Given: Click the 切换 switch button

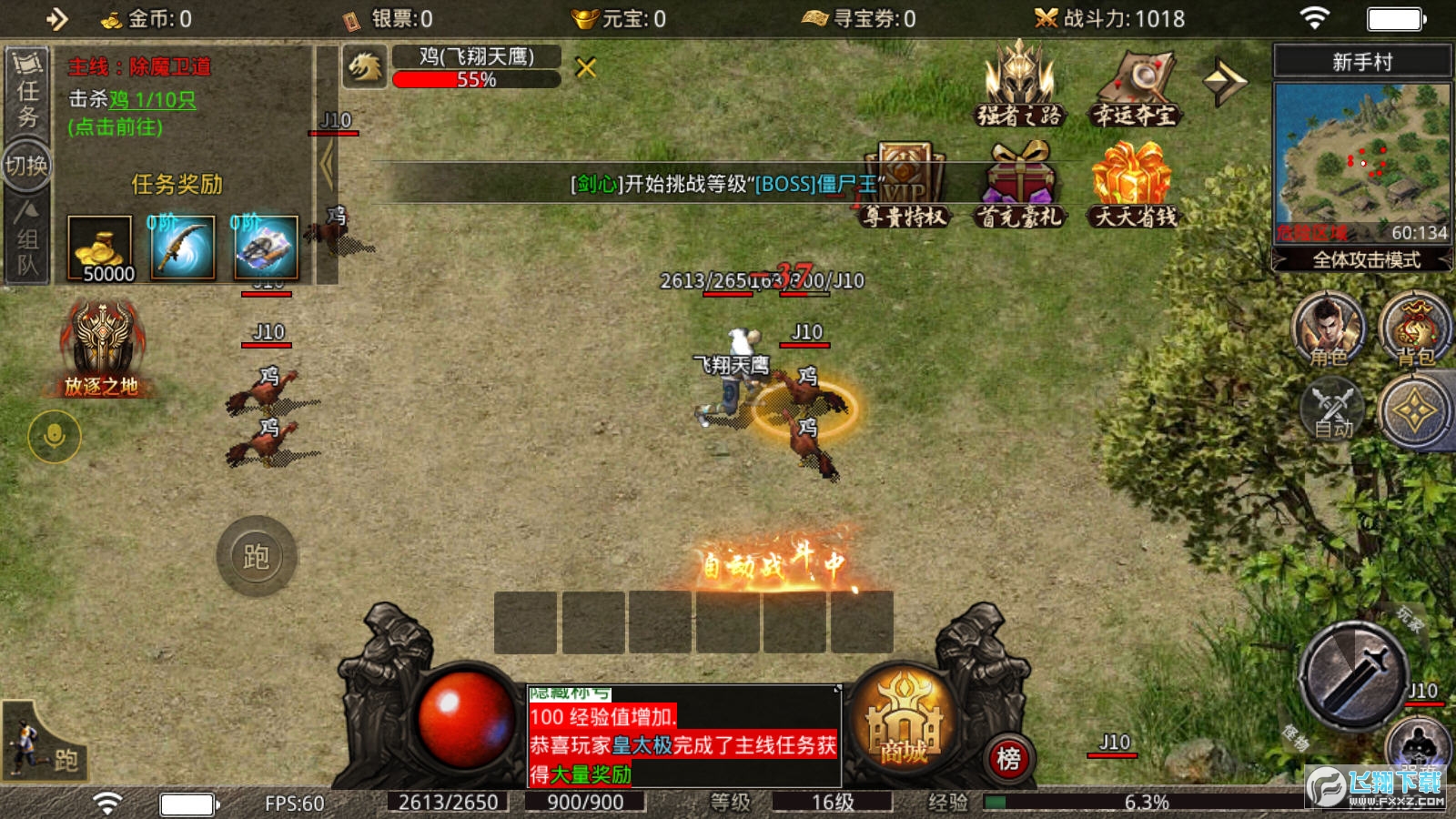Looking at the screenshot, I should click(27, 166).
